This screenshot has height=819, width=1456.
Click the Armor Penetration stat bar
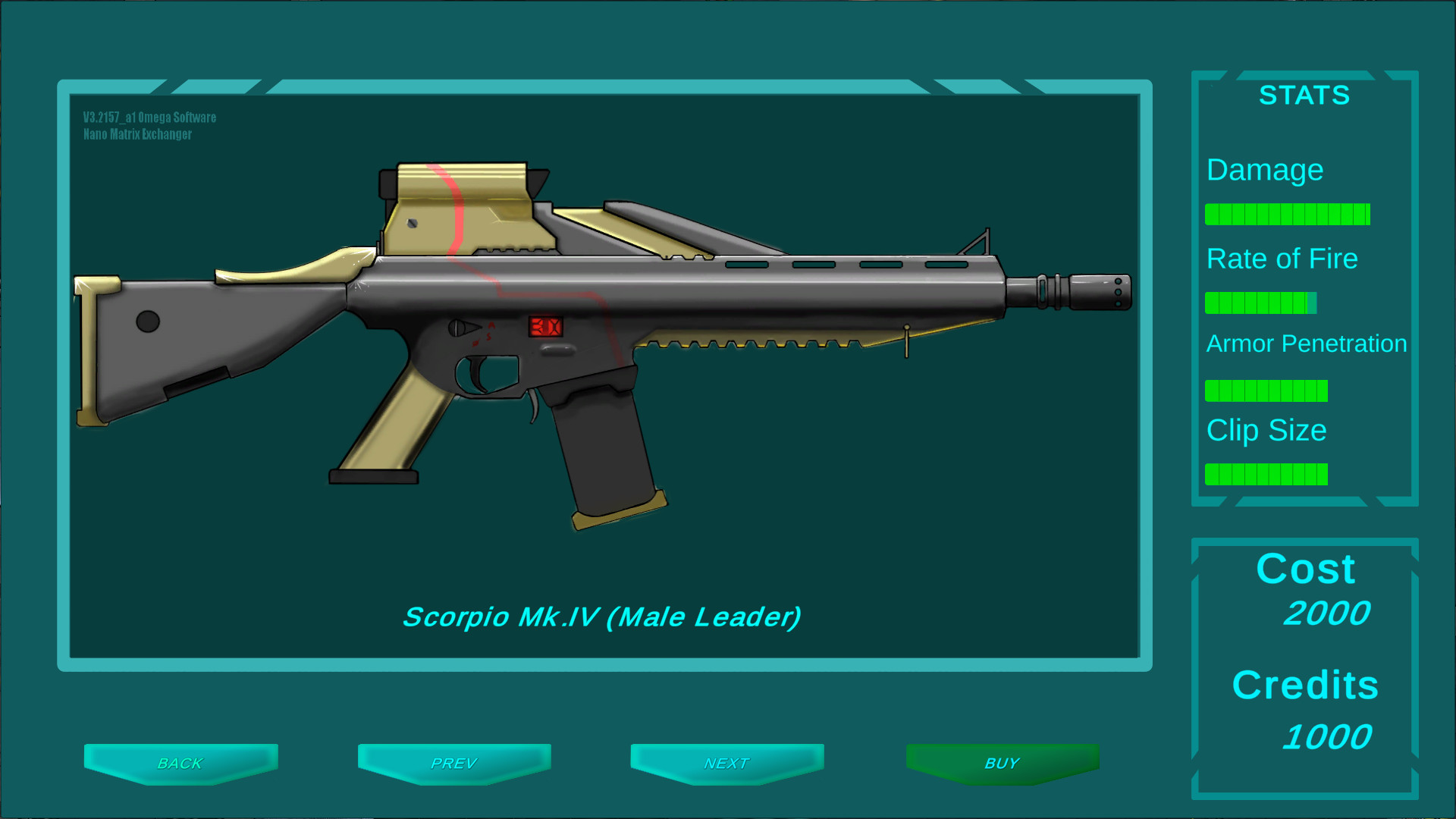tap(1266, 390)
